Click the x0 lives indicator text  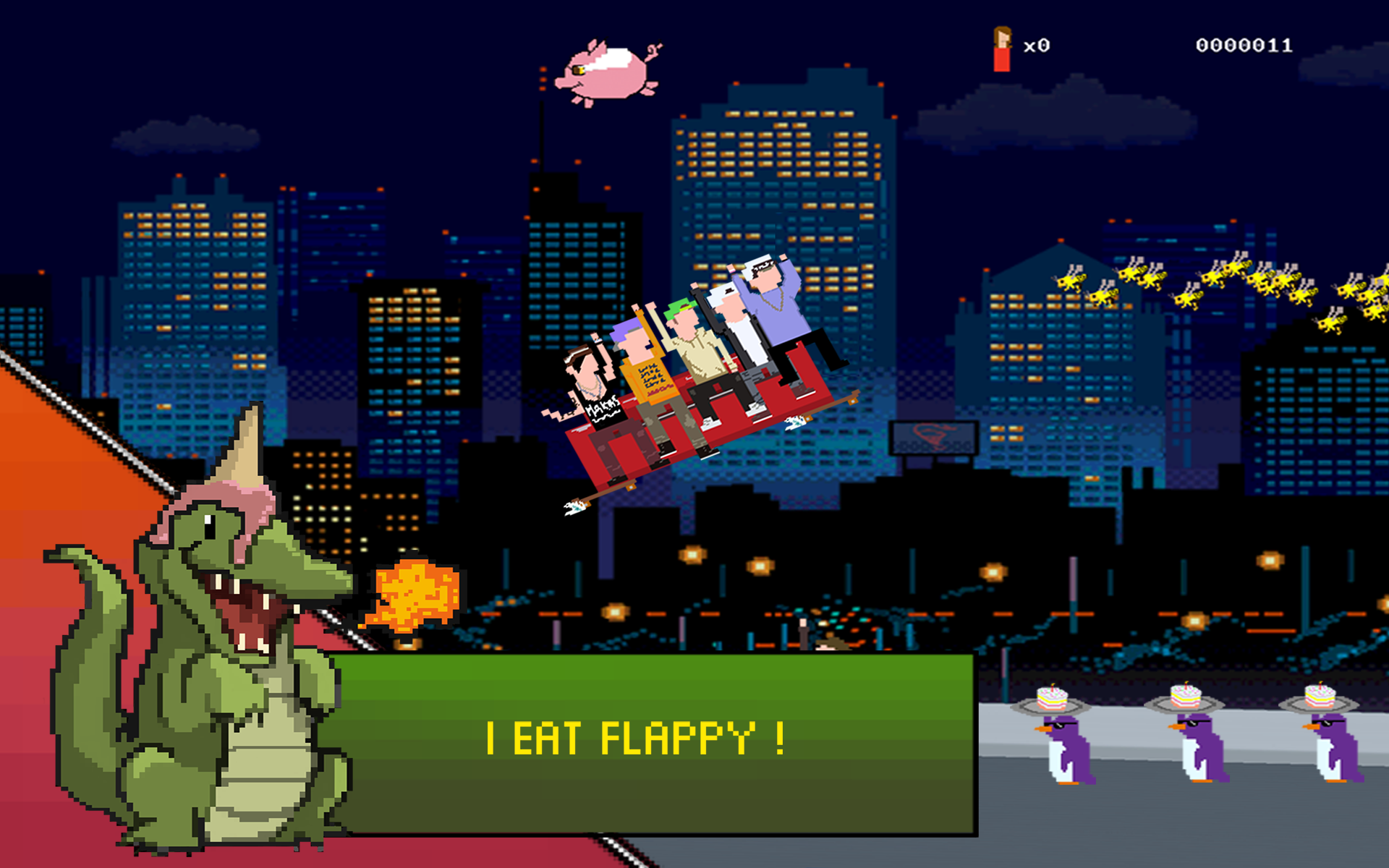(1035, 45)
